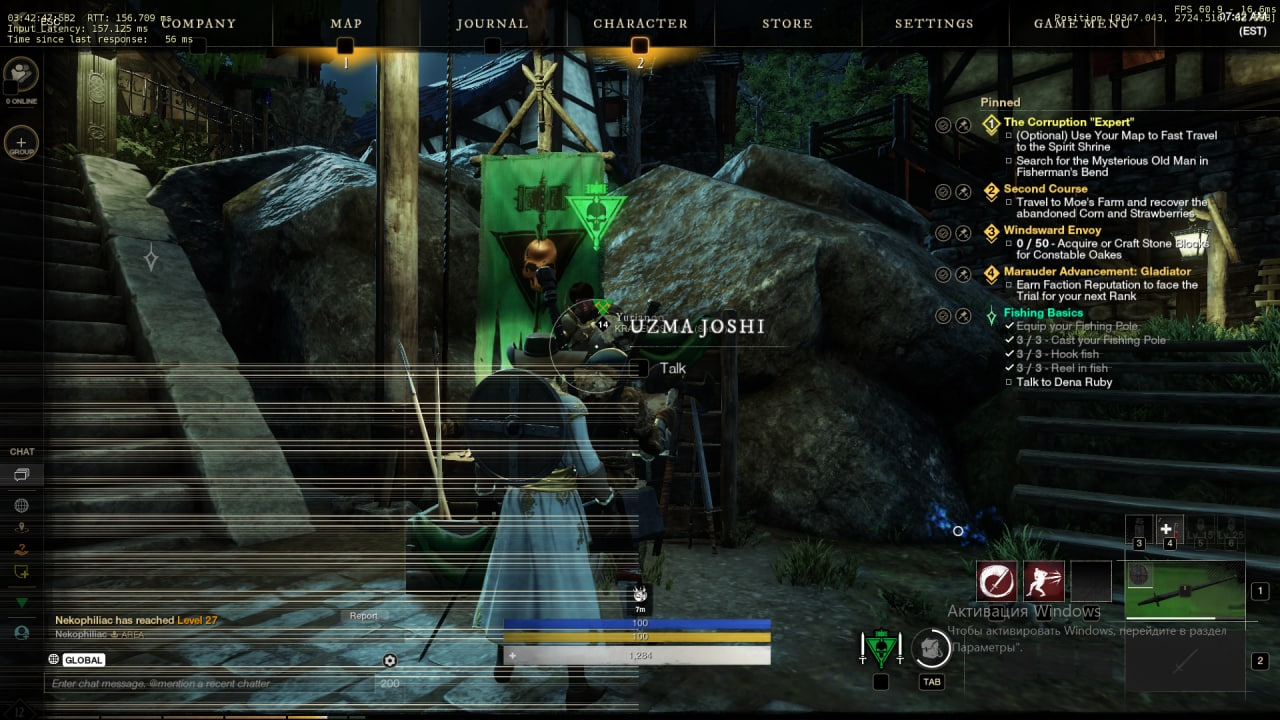This screenshot has width=1280, height=720.
Task: Open the Map screen
Action: coord(346,23)
